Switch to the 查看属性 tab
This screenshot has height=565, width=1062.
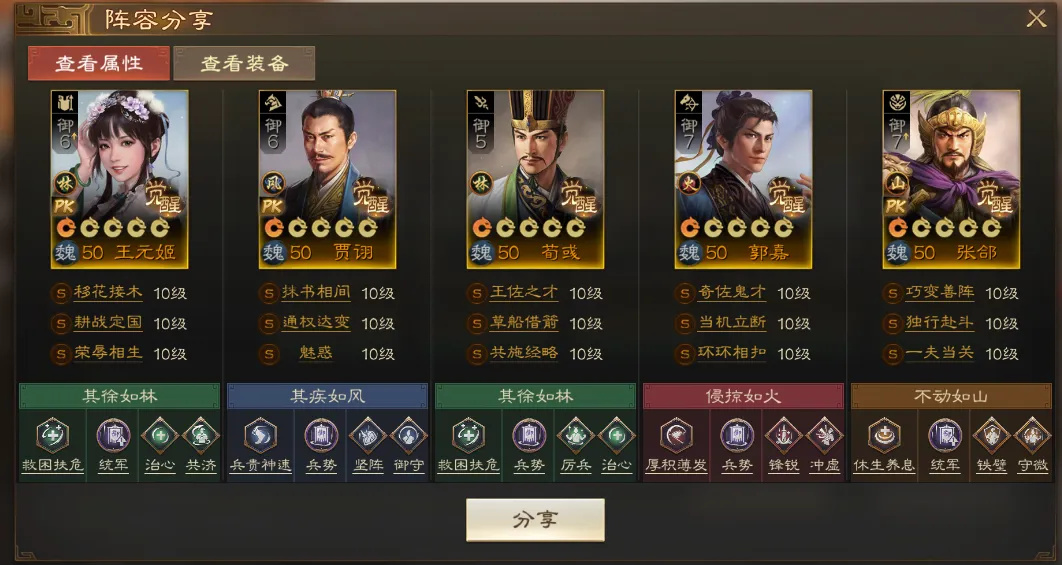click(x=98, y=63)
